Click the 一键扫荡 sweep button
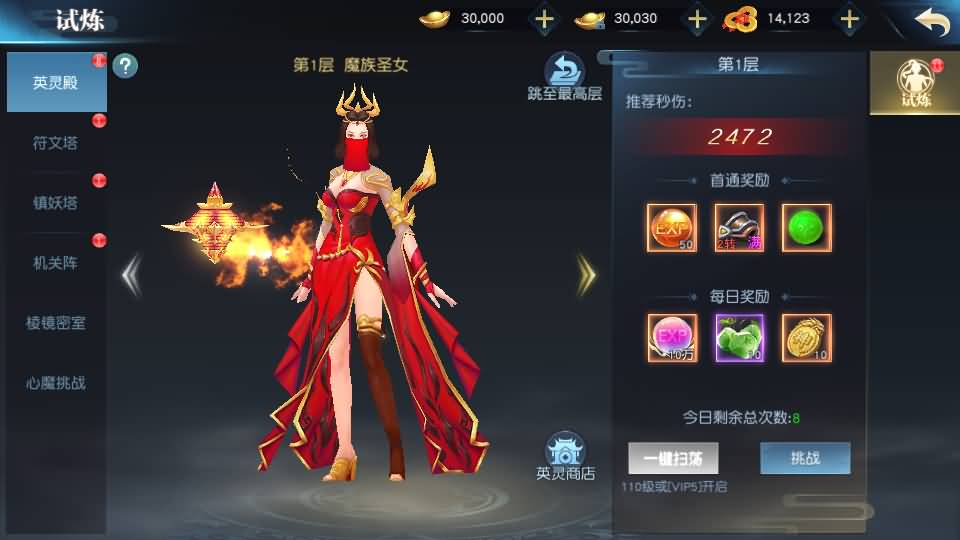Screen dimensions: 960x540 coord(673,458)
